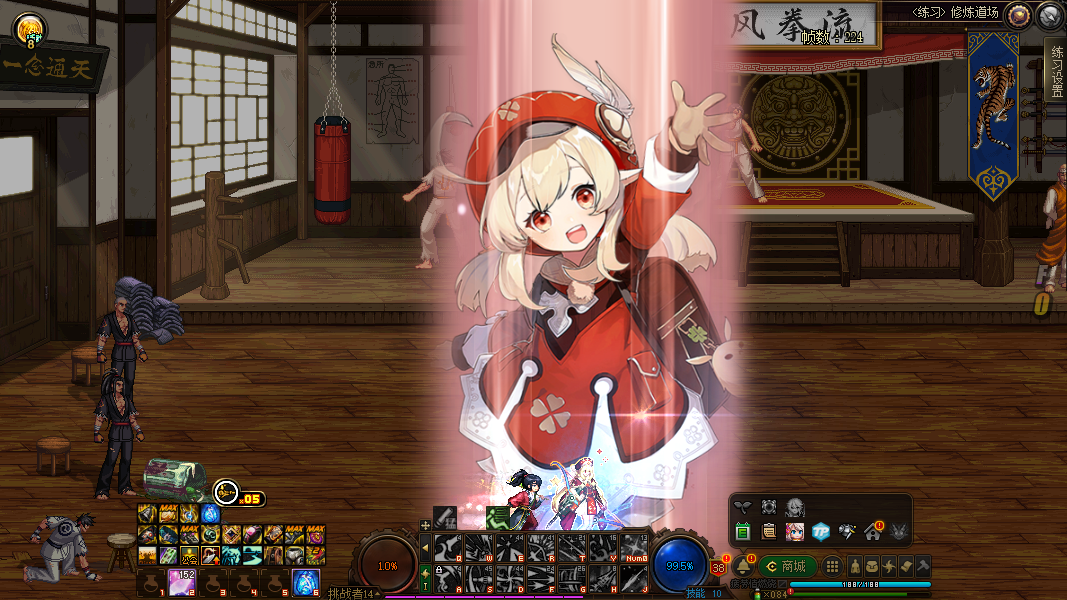This screenshot has height=600, width=1067.
Task: Open the inventory bag button
Action: click(872, 566)
